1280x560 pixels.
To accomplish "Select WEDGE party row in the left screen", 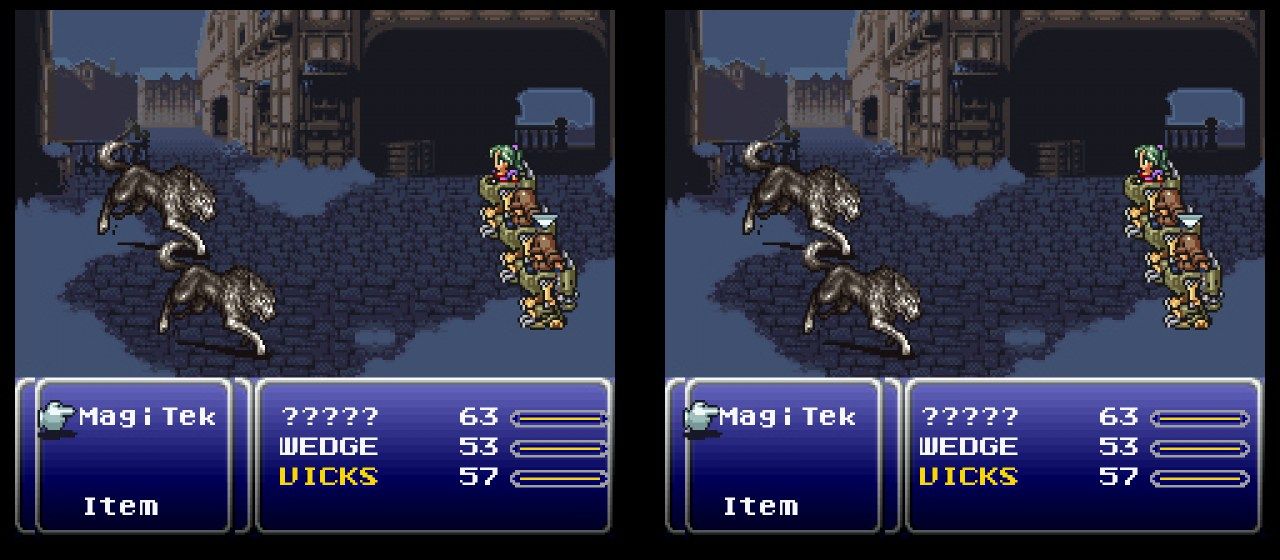I will [328, 446].
